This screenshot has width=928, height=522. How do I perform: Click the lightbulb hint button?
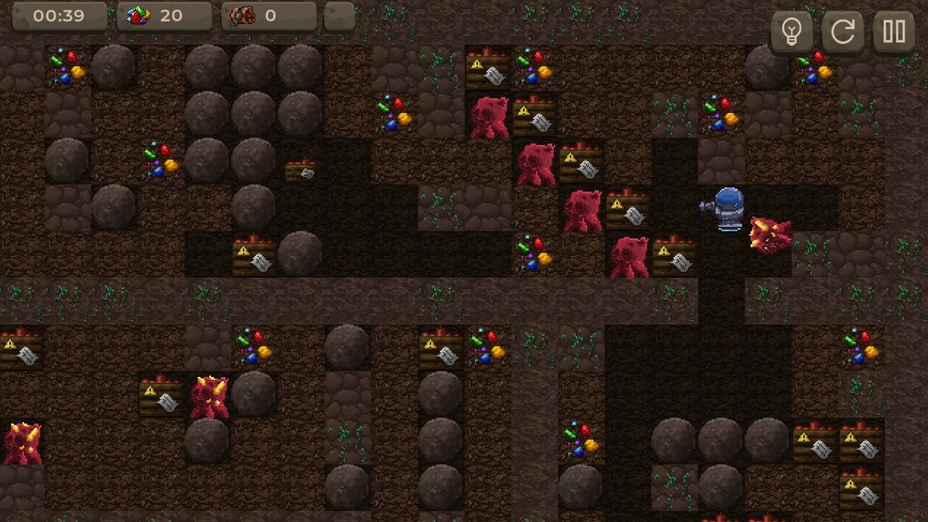(791, 32)
